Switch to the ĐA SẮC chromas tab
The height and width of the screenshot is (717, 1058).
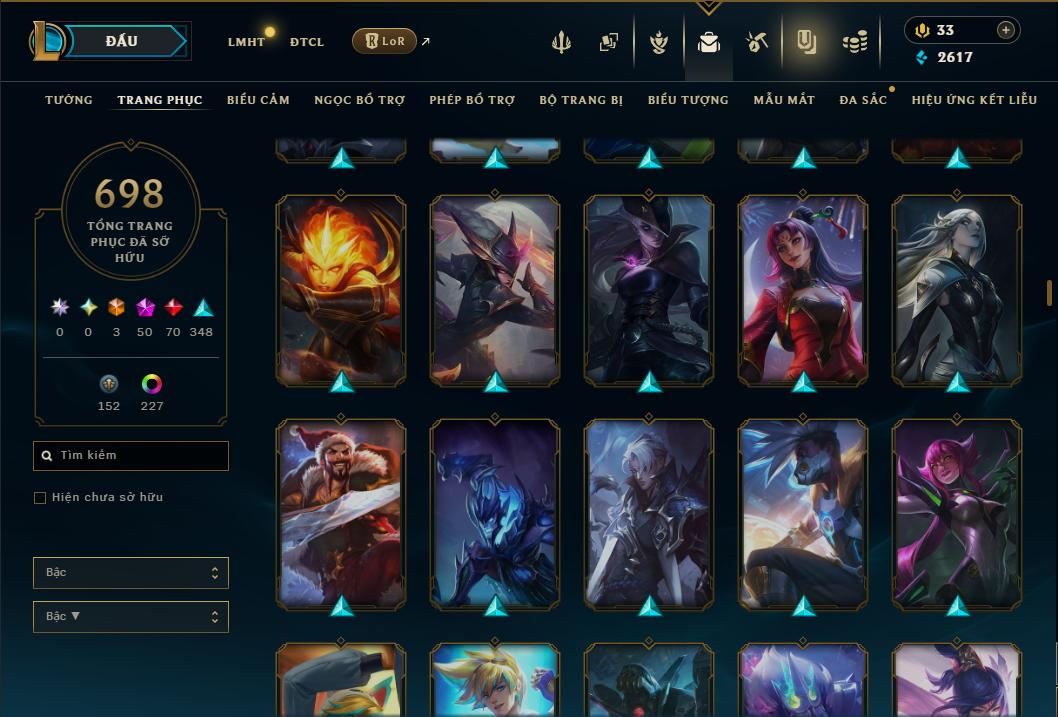click(863, 100)
